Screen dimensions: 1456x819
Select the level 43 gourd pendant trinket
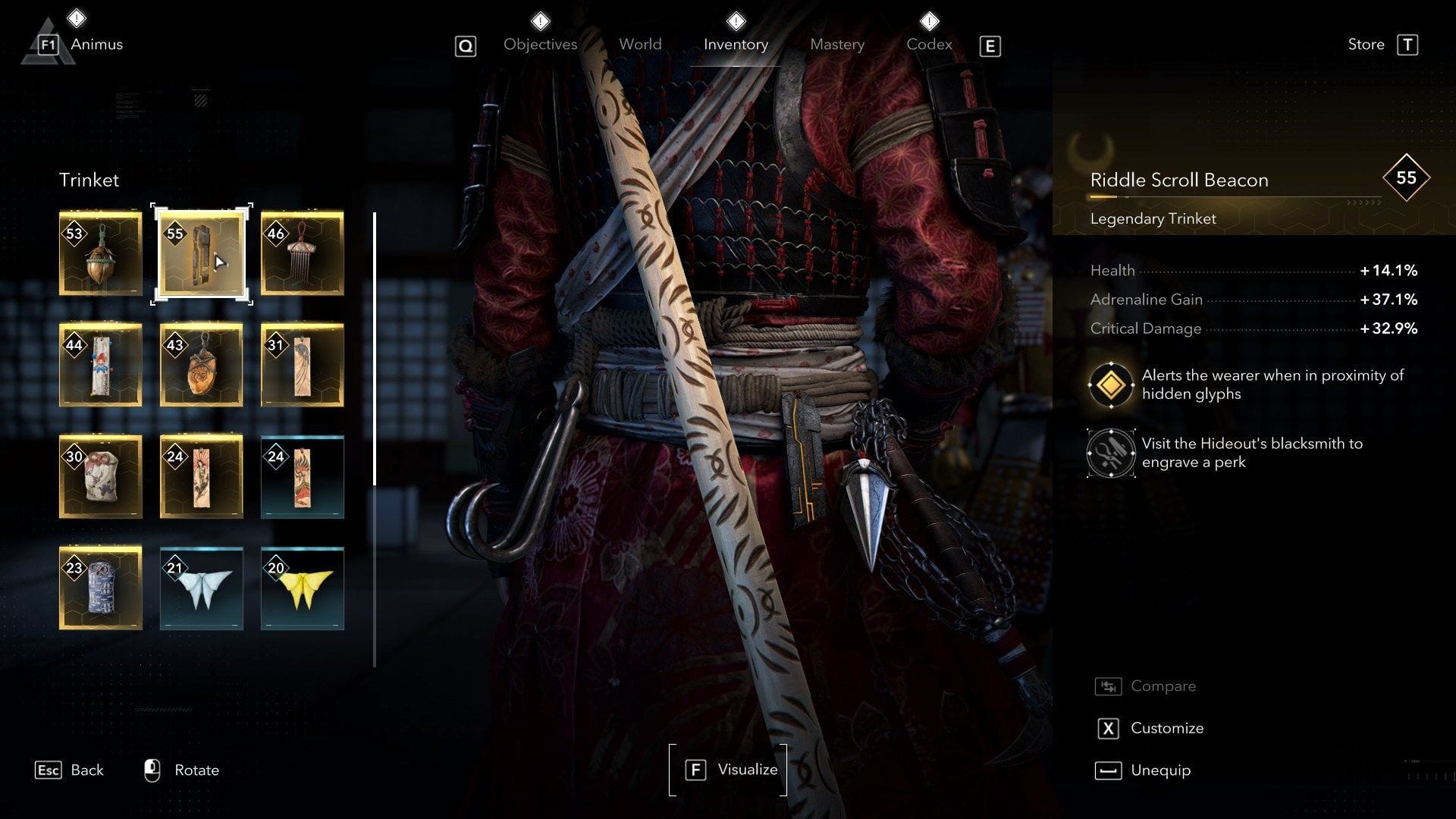(201, 366)
